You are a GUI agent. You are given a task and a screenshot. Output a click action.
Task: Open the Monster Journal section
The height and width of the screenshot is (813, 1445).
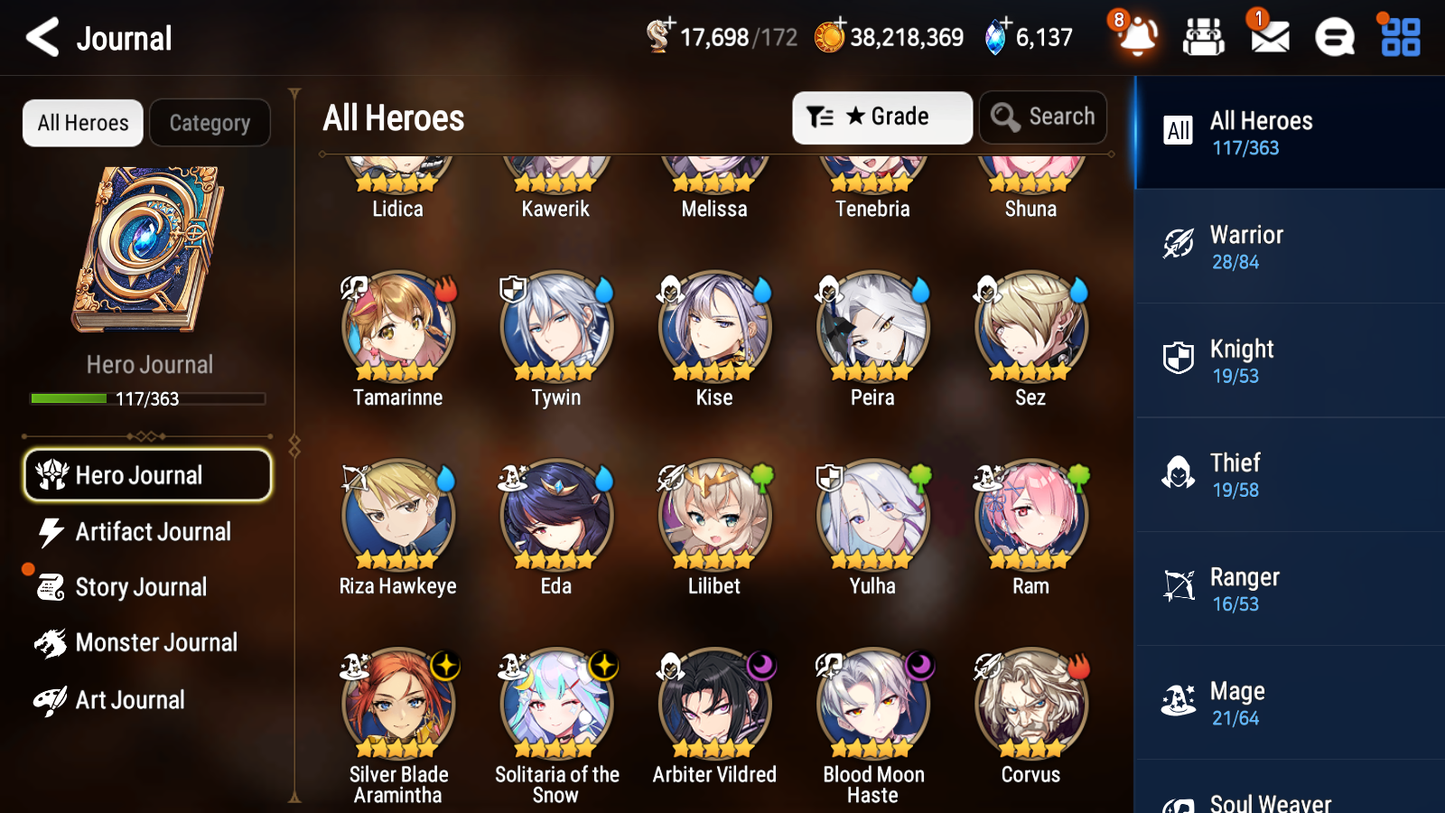pos(155,643)
